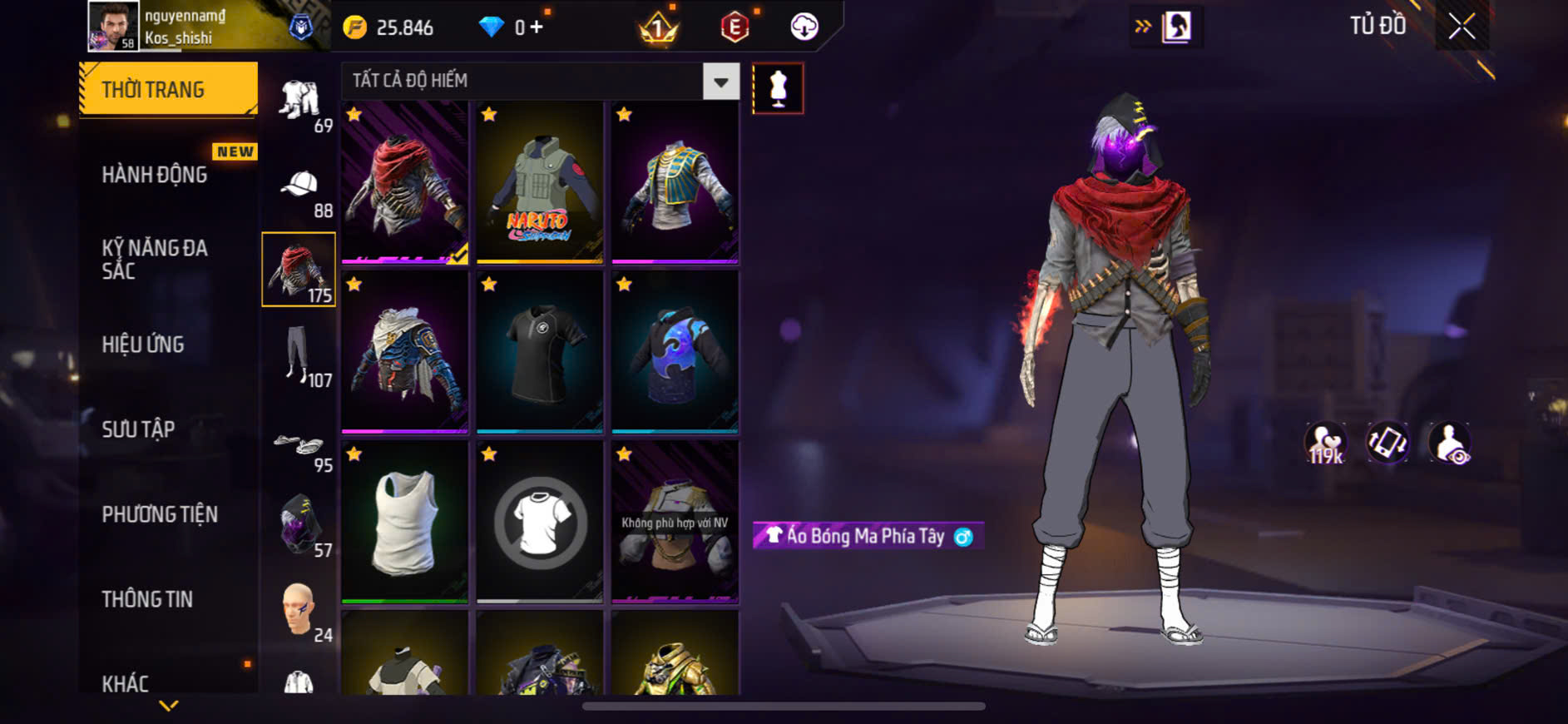Select the shoes category with 95 items
The height and width of the screenshot is (724, 1568).
(299, 445)
